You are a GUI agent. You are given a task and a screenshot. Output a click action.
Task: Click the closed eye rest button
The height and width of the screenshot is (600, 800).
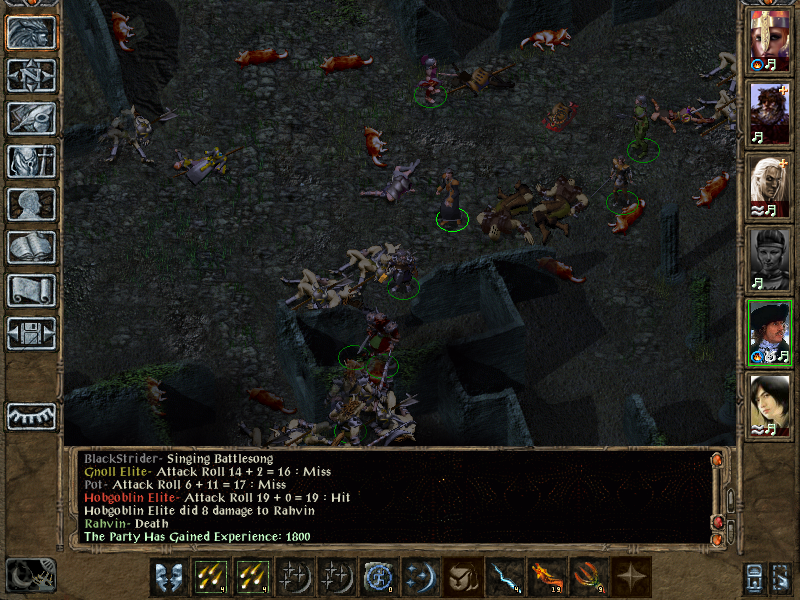coord(31,416)
